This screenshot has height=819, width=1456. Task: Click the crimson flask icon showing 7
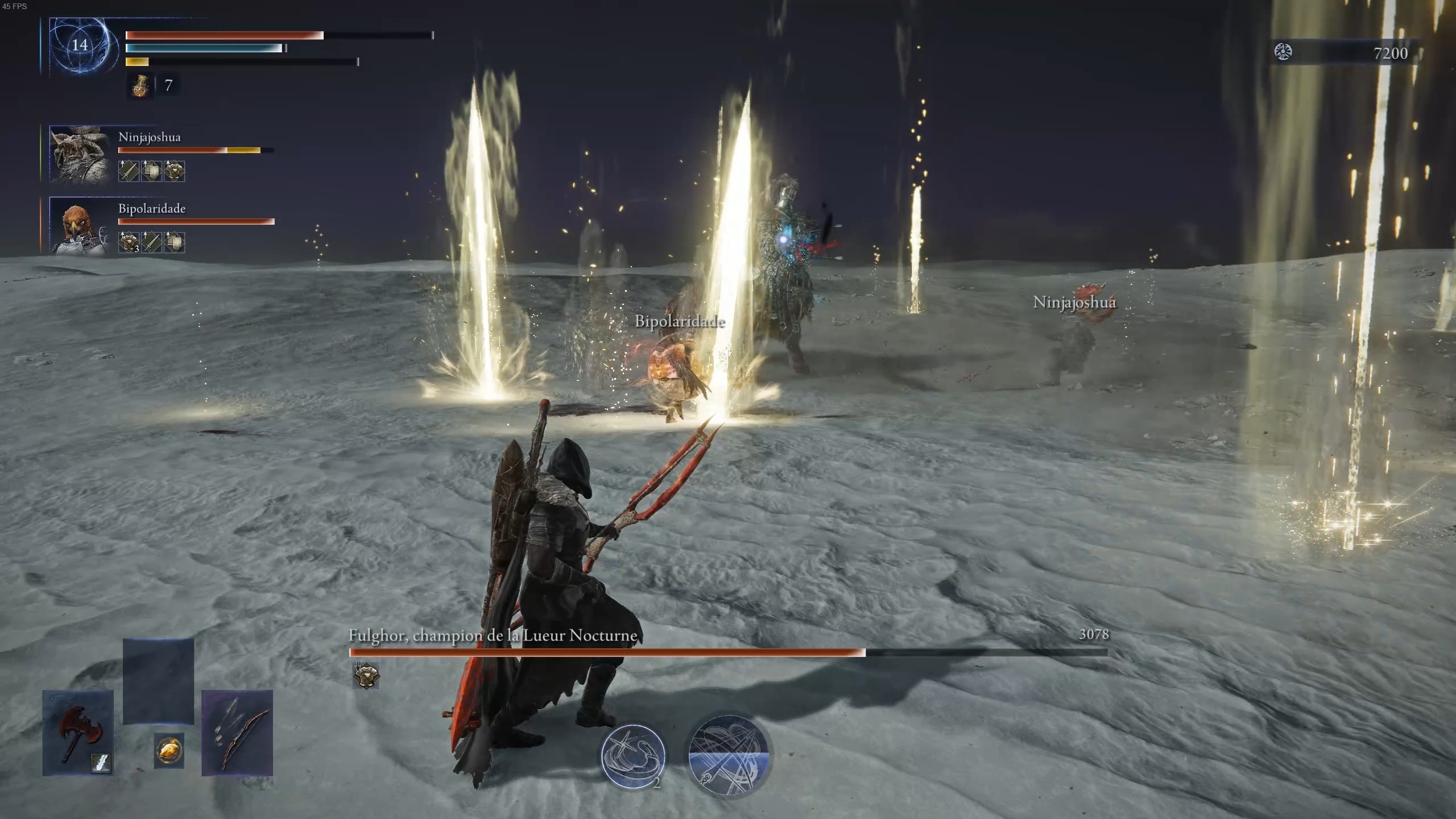[140, 87]
